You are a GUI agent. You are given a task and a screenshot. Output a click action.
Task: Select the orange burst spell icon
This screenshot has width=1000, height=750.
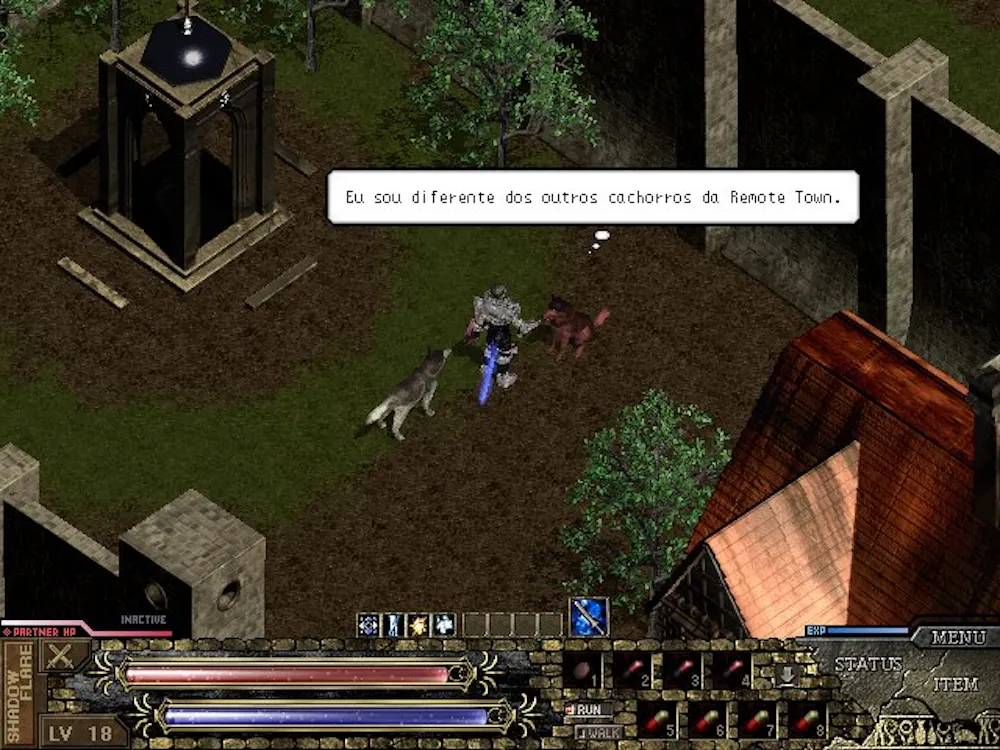point(418,625)
